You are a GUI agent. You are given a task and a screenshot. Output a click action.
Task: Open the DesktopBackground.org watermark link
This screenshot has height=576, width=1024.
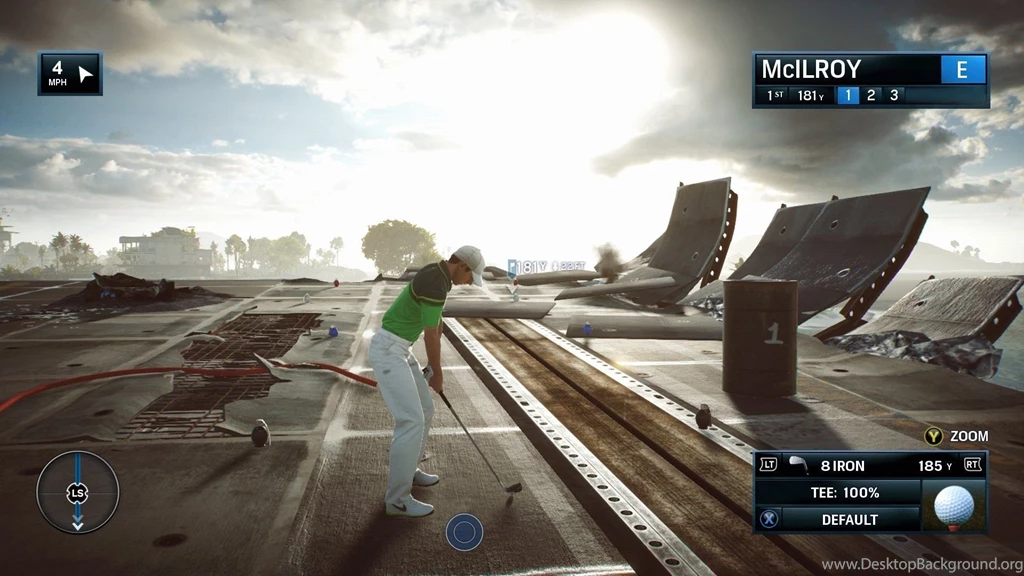[920, 565]
